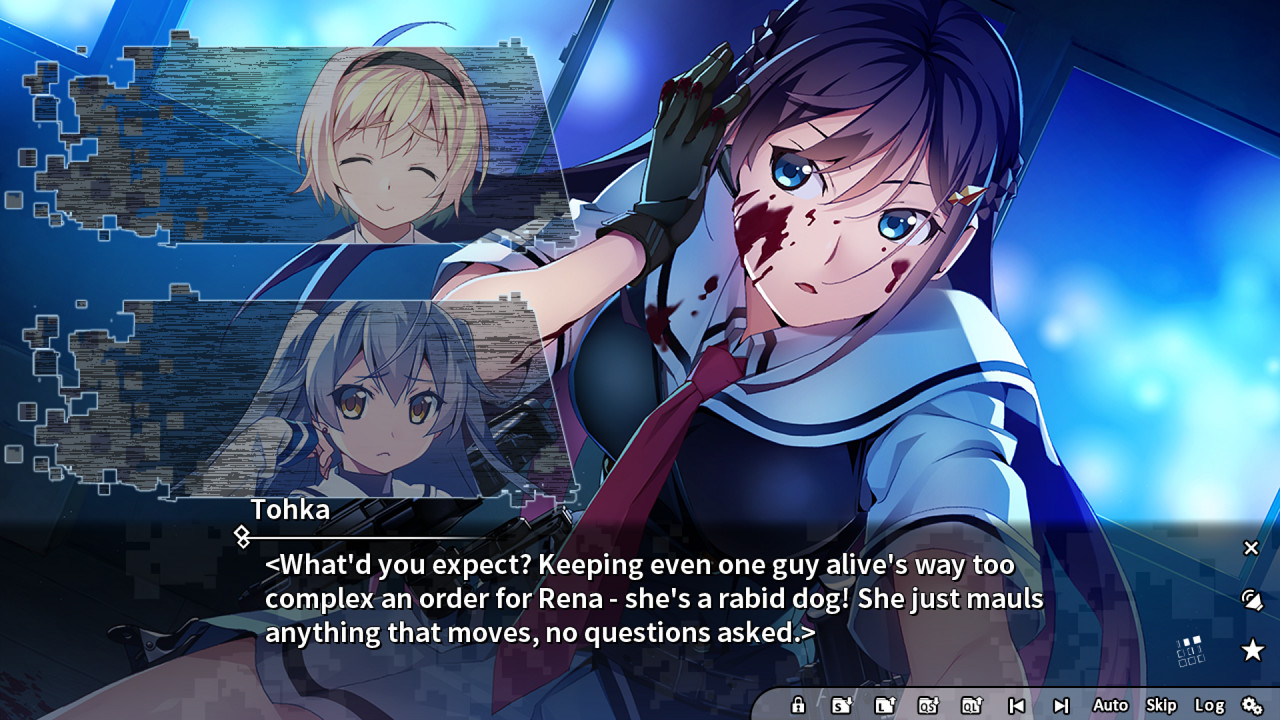Activate Skip mode
Viewport: 1280px width, 720px height.
(1161, 705)
